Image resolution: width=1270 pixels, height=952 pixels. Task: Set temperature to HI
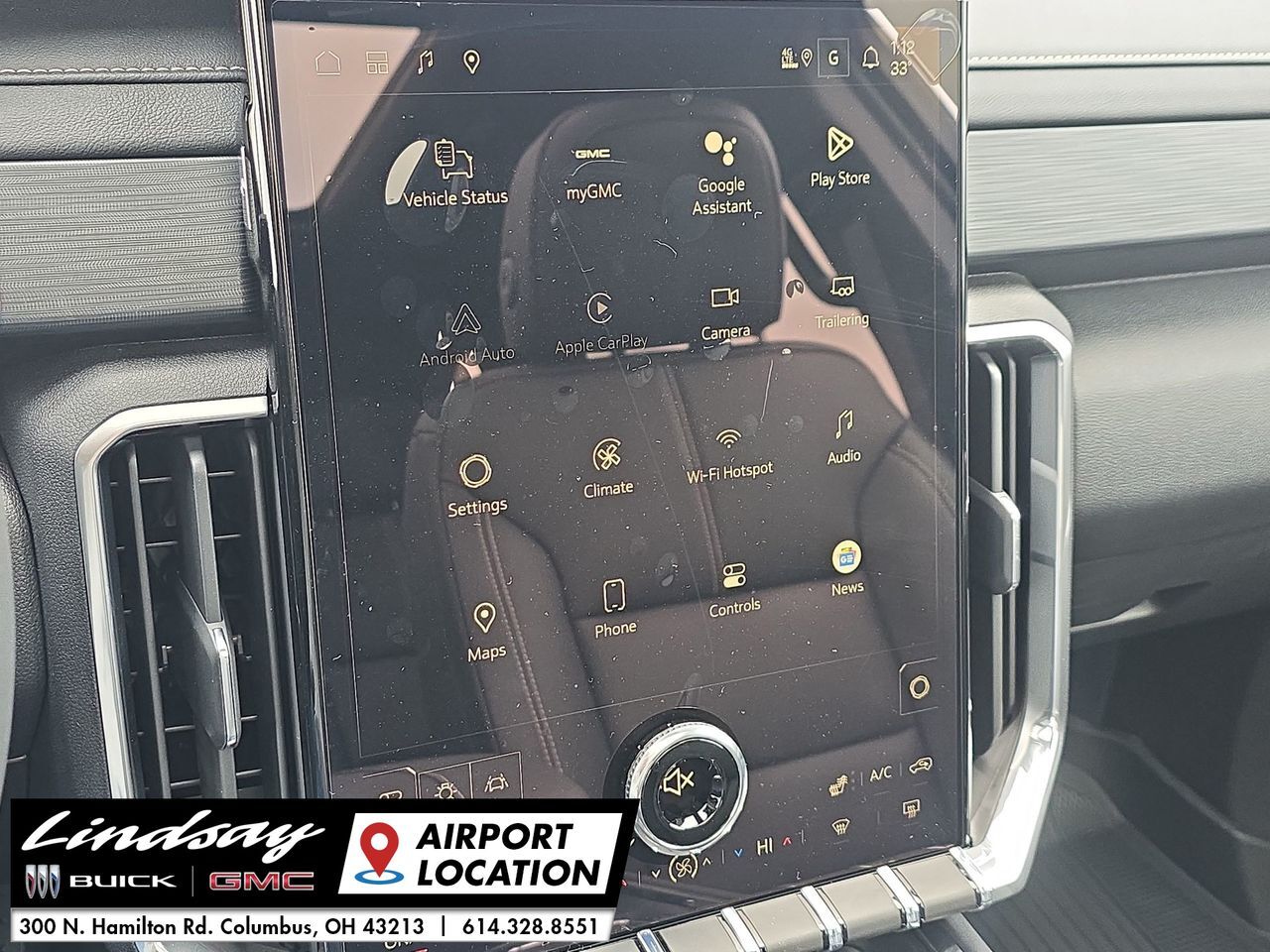coord(764,845)
